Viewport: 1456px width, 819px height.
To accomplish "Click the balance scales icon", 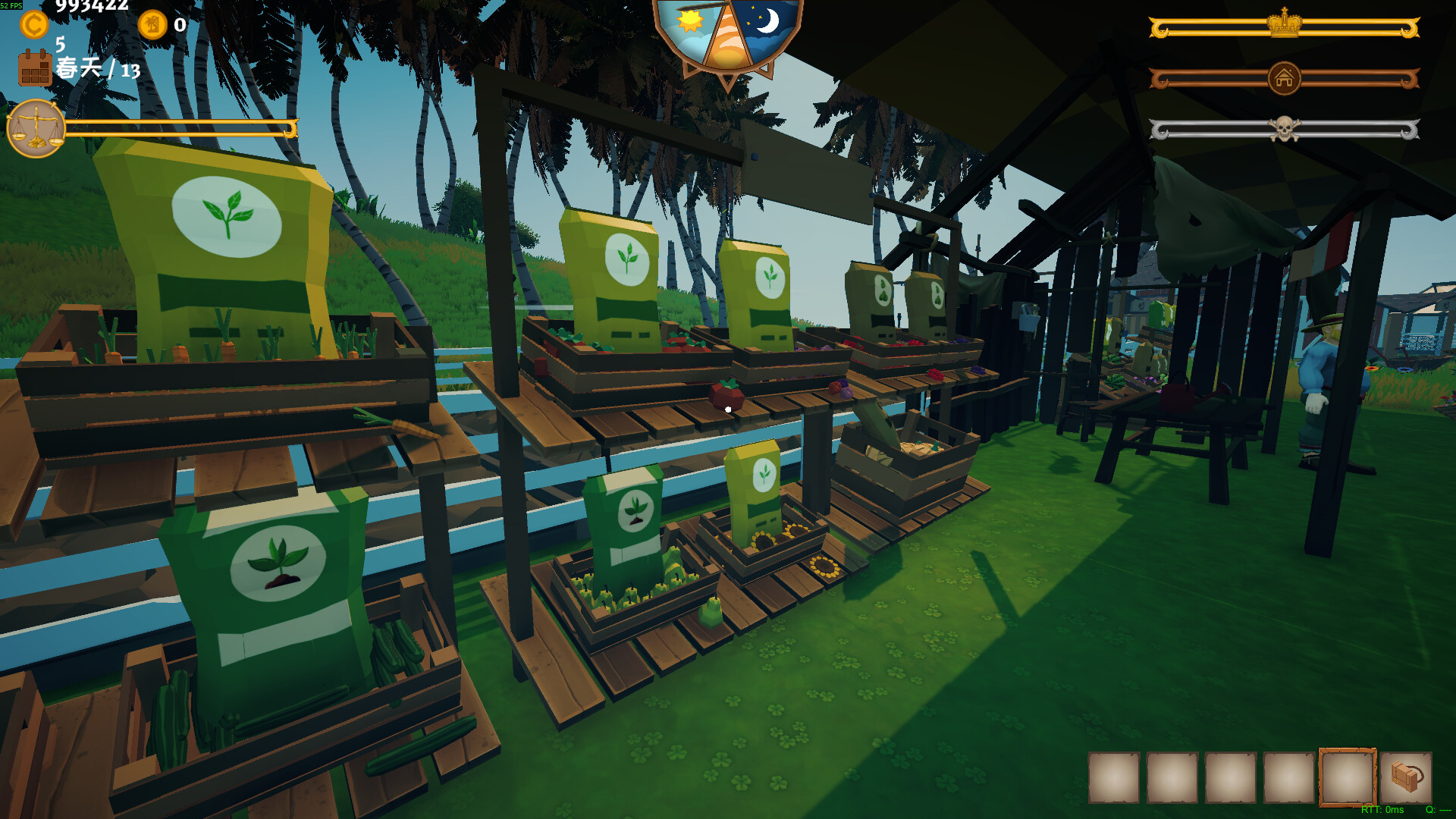I will (36, 129).
